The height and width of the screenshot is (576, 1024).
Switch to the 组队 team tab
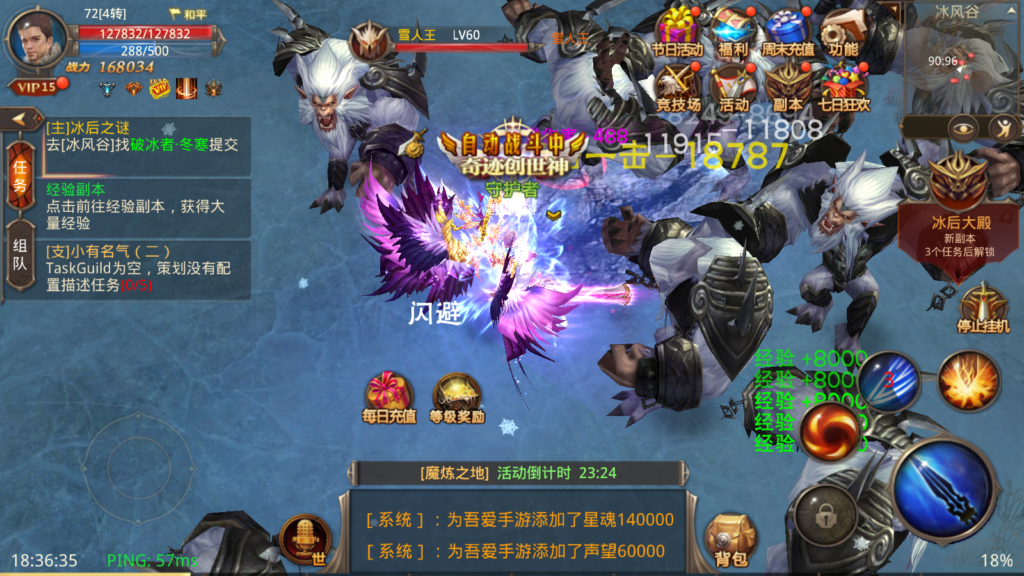[x=19, y=256]
